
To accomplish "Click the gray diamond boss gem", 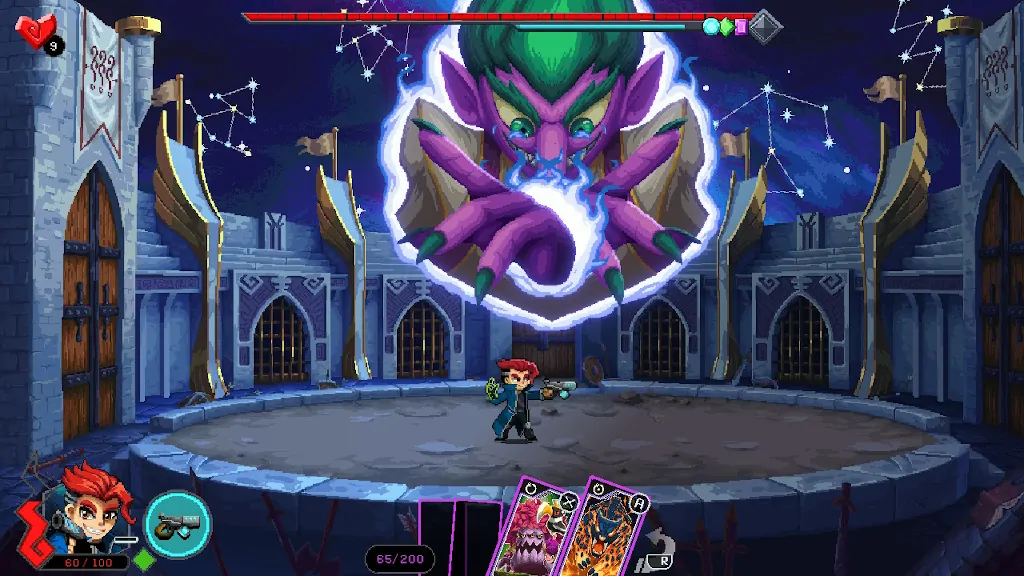I will tap(766, 26).
